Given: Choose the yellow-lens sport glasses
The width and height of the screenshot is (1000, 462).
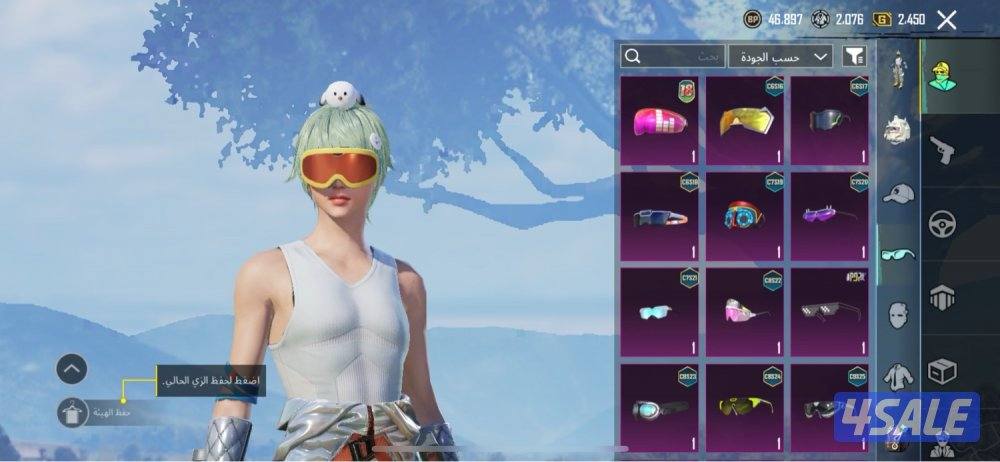Looking at the screenshot, I should pos(746,407).
